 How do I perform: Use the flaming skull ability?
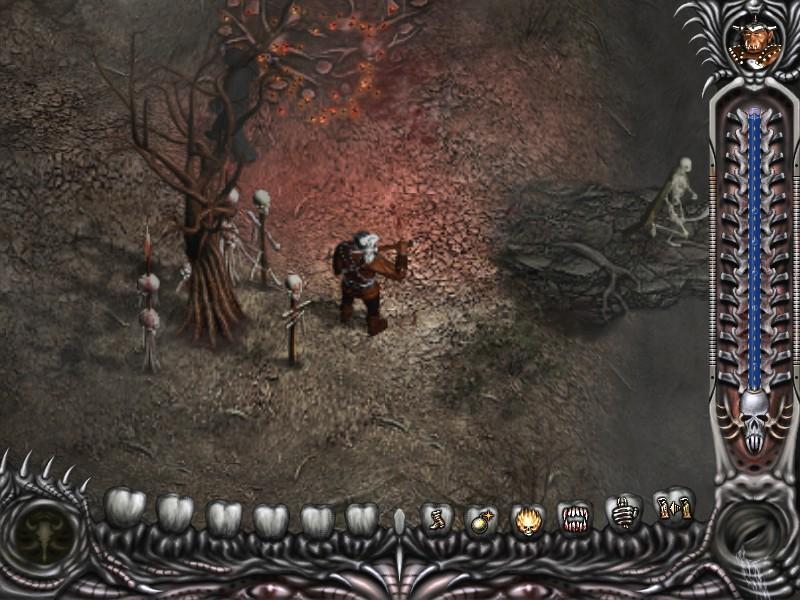click(528, 520)
